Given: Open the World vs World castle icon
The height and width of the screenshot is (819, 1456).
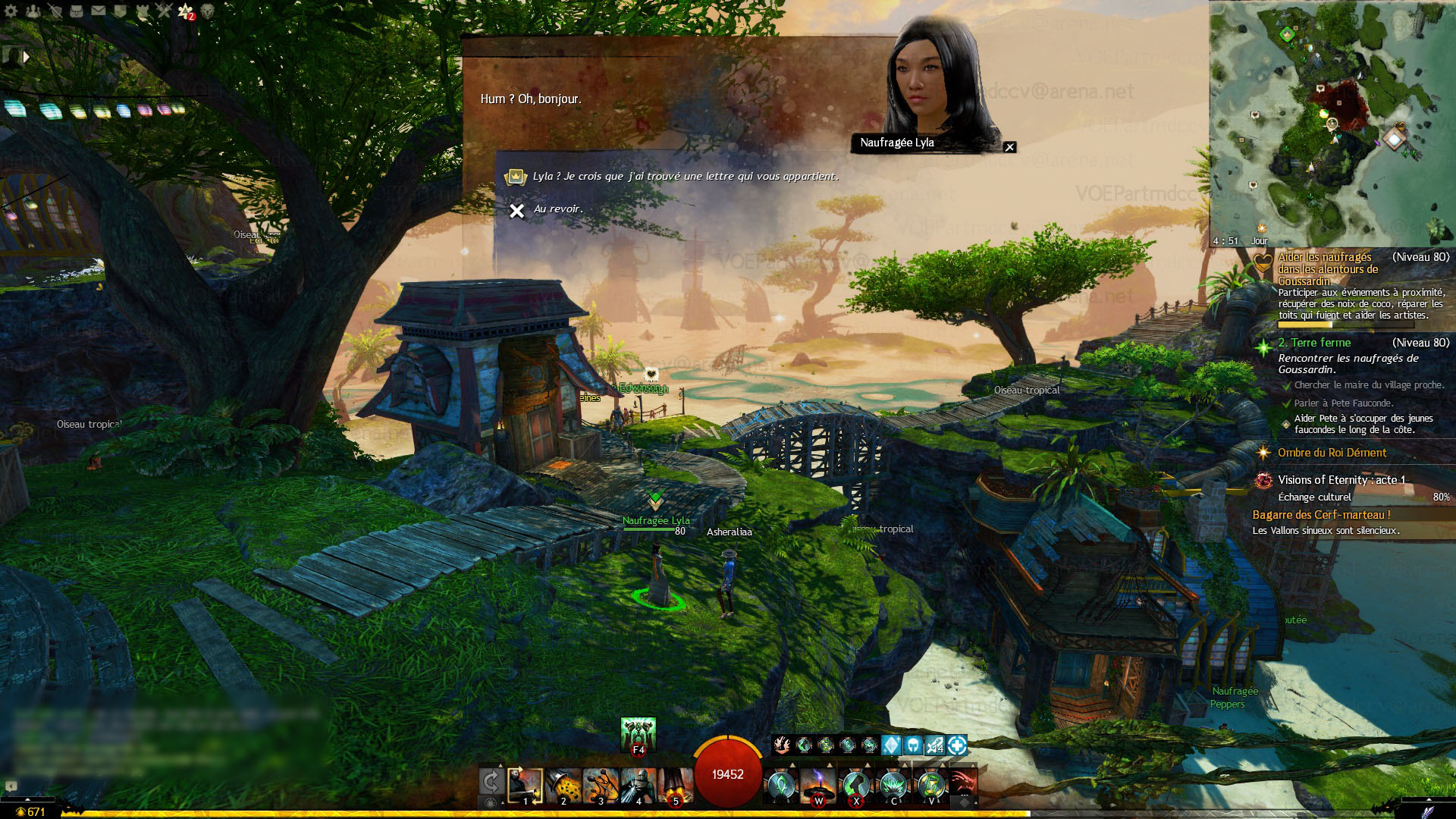Looking at the screenshot, I should pyautogui.click(x=143, y=11).
